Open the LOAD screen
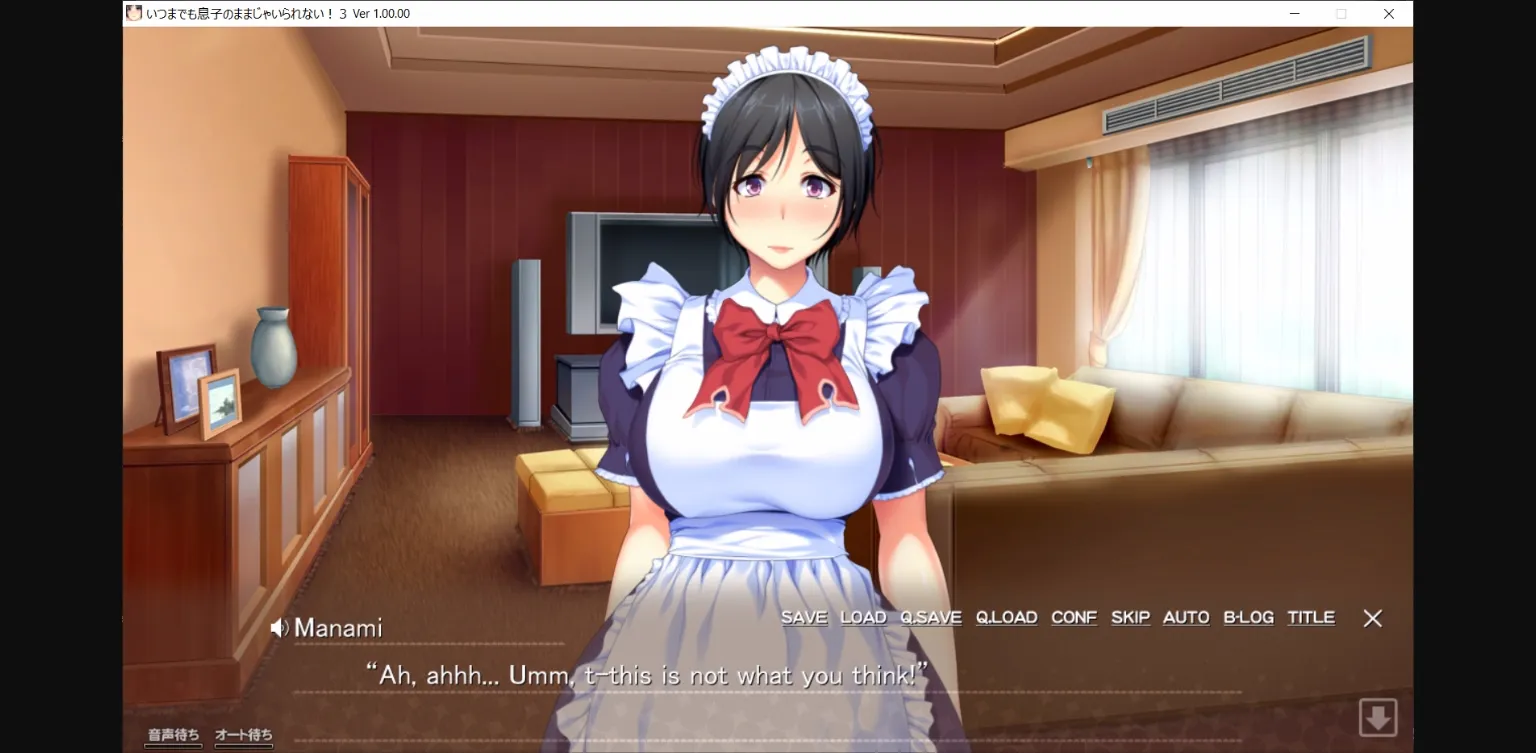This screenshot has height=753, width=1536. click(863, 617)
